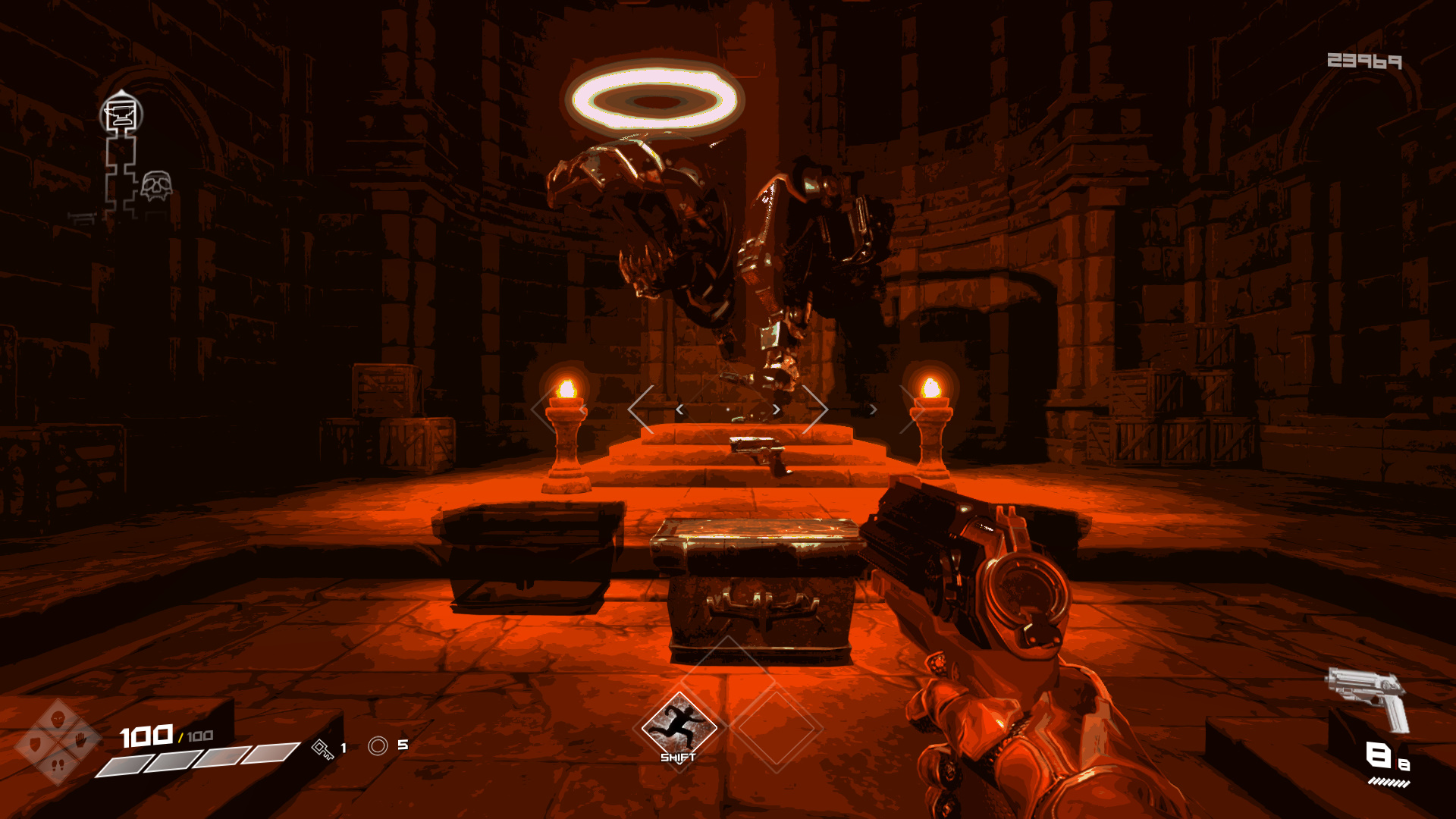Select the anvil forge room on the minimap
The width and height of the screenshot is (1456, 819).
tap(121, 113)
